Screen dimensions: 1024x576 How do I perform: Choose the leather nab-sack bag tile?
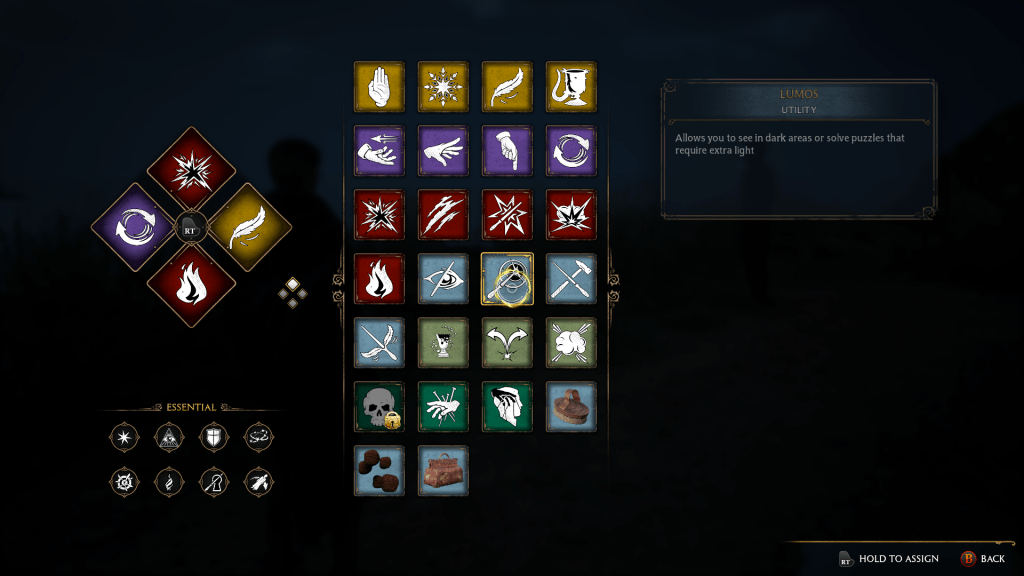click(x=443, y=470)
